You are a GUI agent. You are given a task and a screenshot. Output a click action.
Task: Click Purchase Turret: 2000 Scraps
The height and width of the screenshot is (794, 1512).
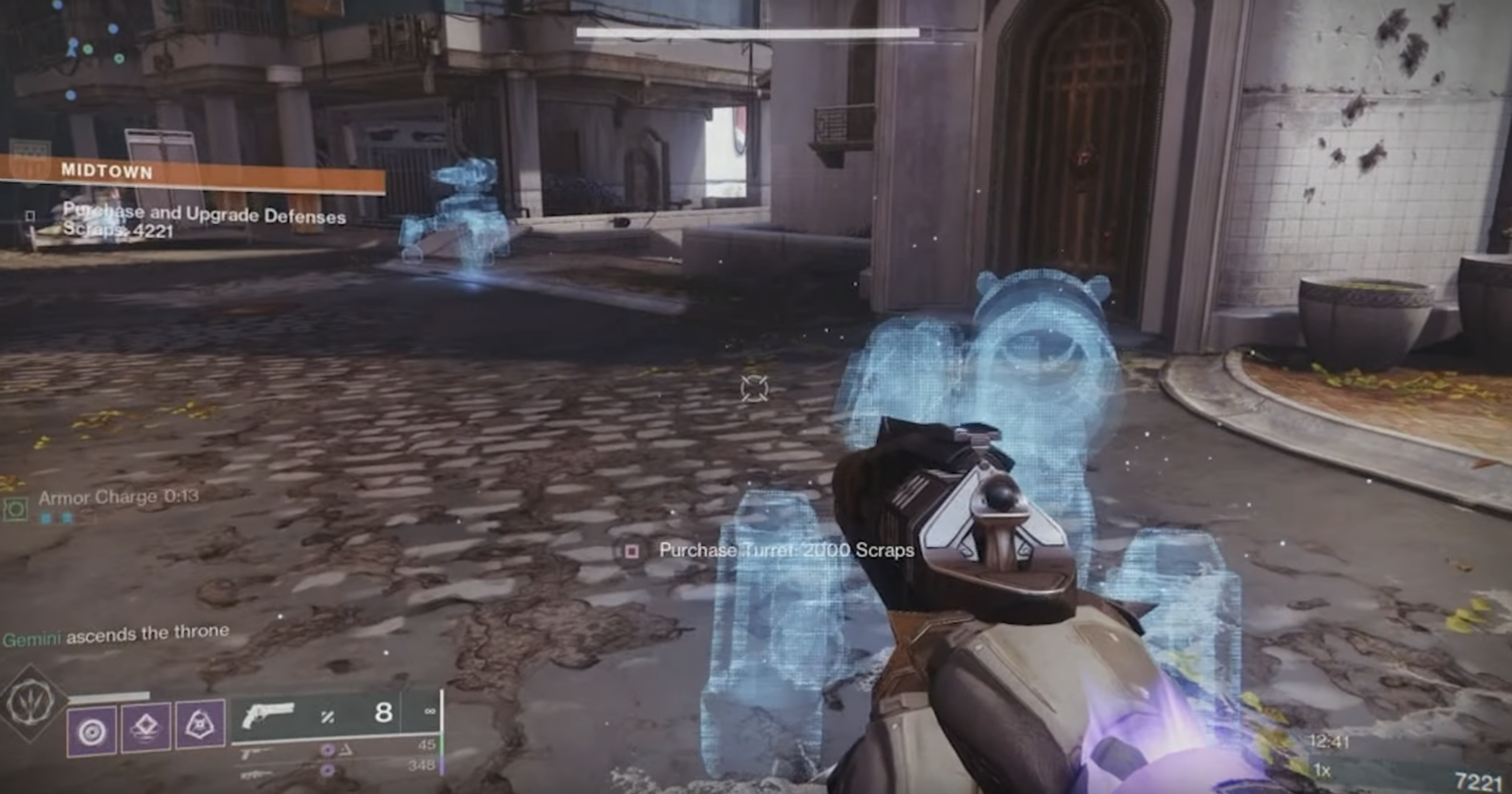786,550
